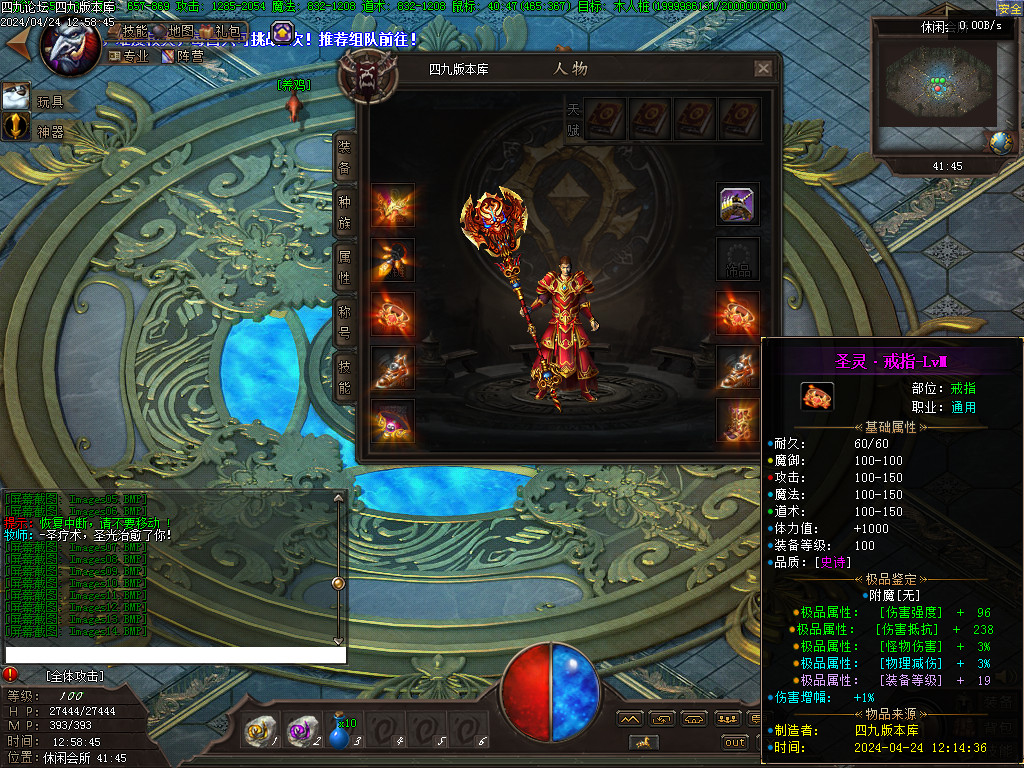Use the yellow swirl stone in slot 1

(x=259, y=733)
